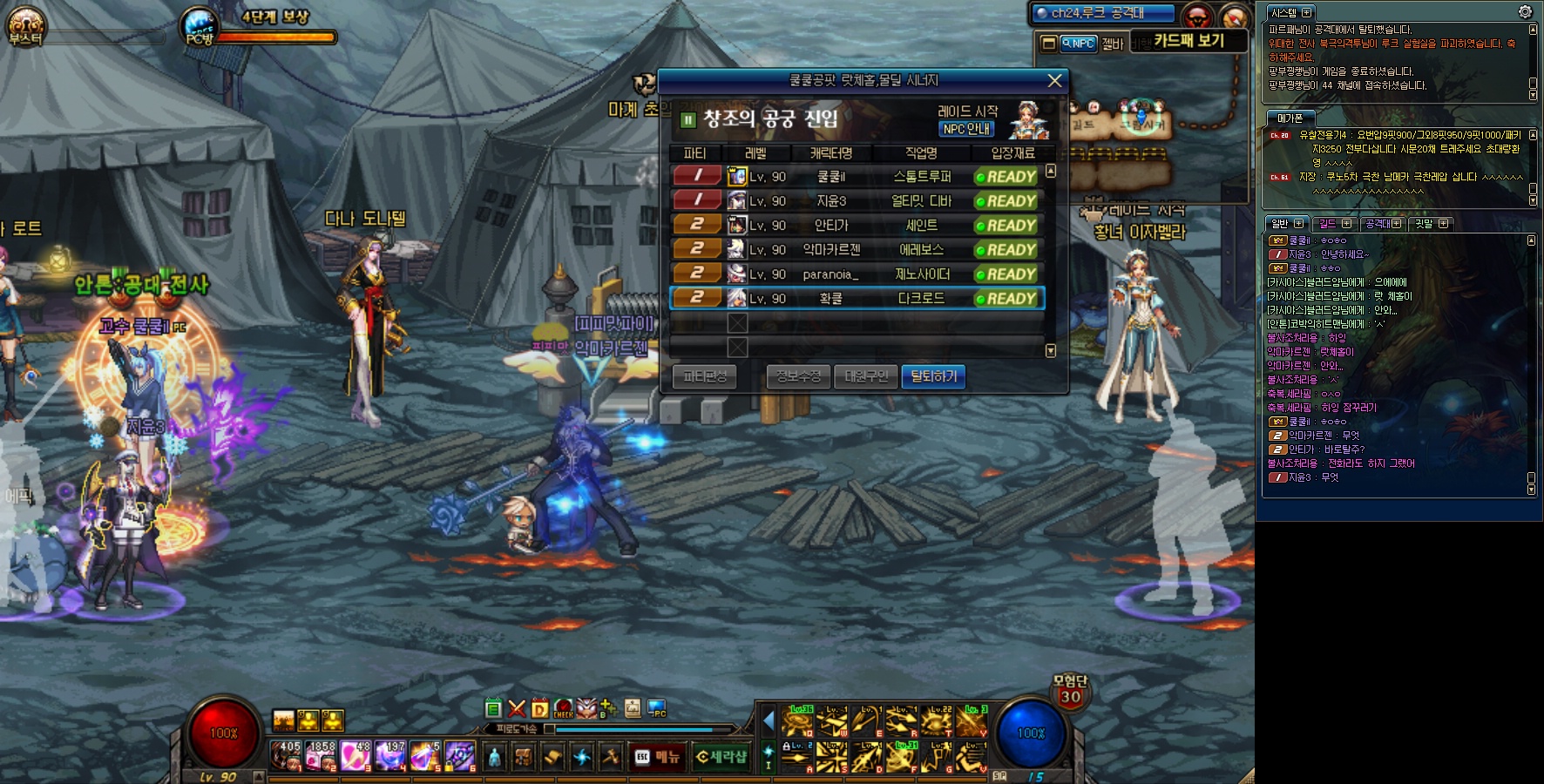Viewport: 1544px width, 784px height.
Task: Open chat settings gear icon
Action: tap(1525, 12)
